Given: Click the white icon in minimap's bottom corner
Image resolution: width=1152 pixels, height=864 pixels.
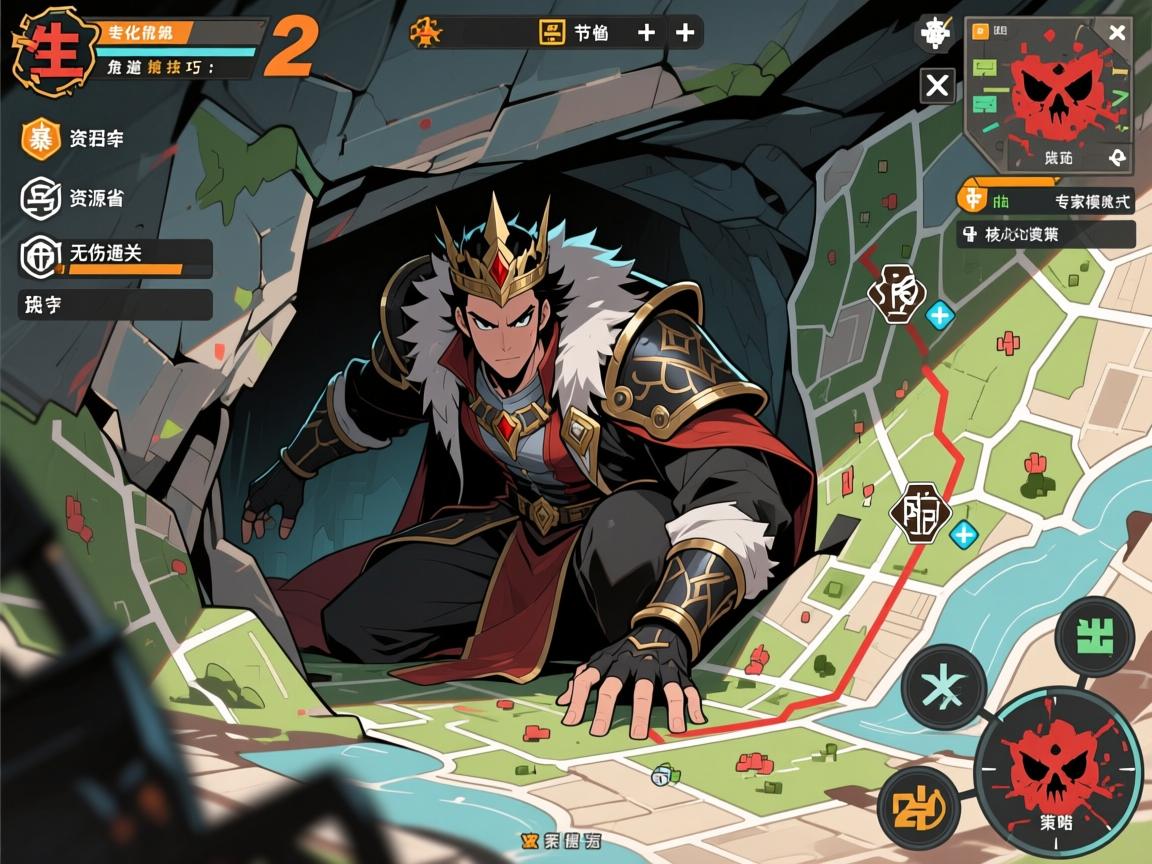Looking at the screenshot, I should [1117, 157].
